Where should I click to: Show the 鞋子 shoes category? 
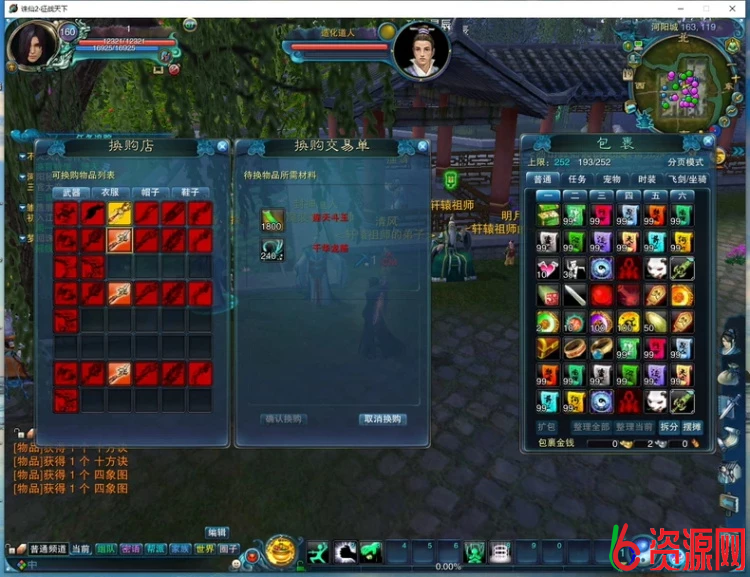coord(190,192)
